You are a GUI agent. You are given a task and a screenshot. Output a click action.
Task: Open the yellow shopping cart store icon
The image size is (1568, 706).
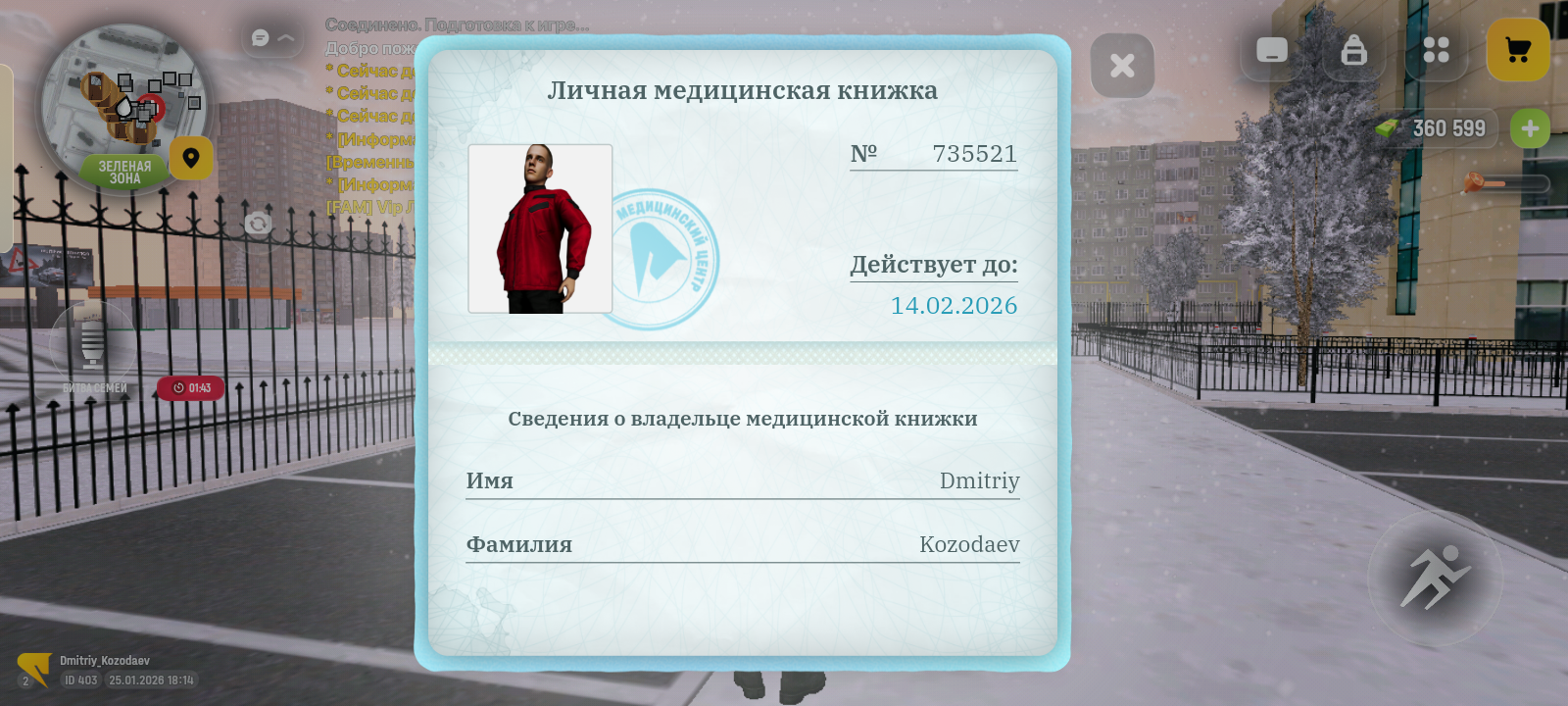(x=1518, y=49)
